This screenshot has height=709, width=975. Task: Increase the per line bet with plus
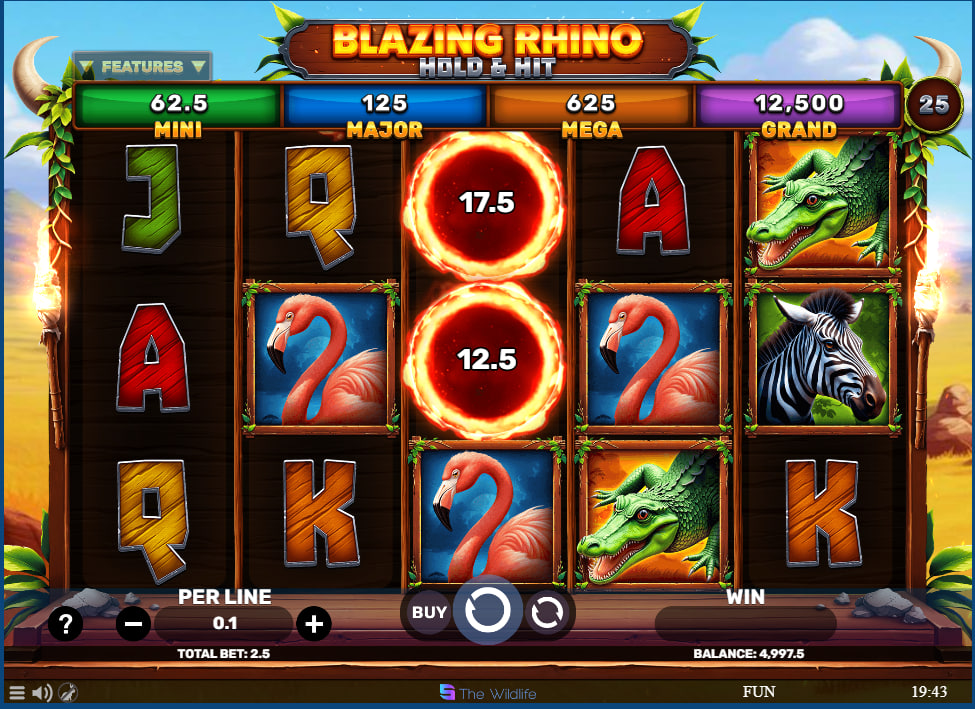(x=314, y=625)
